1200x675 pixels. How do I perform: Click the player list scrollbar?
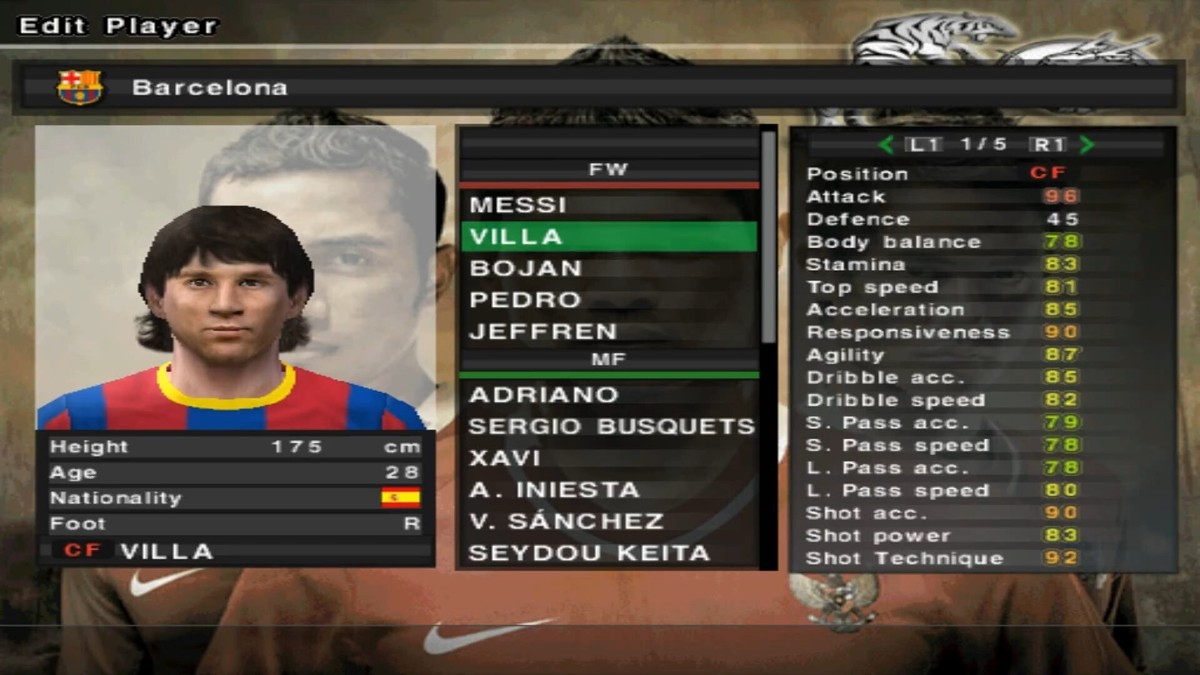pos(768,240)
